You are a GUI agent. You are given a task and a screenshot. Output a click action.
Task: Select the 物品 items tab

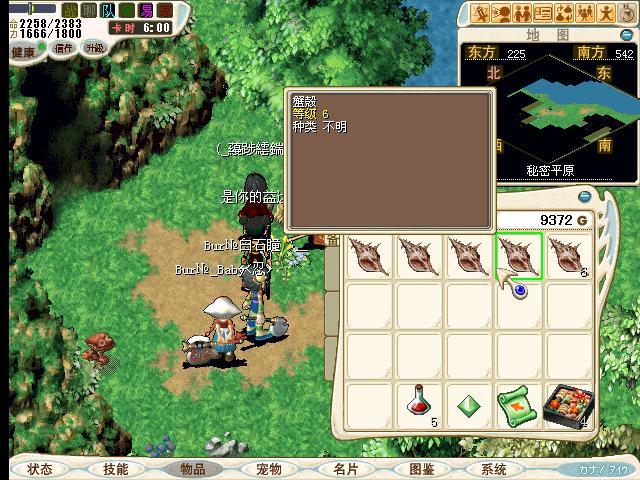pyautogui.click(x=192, y=469)
